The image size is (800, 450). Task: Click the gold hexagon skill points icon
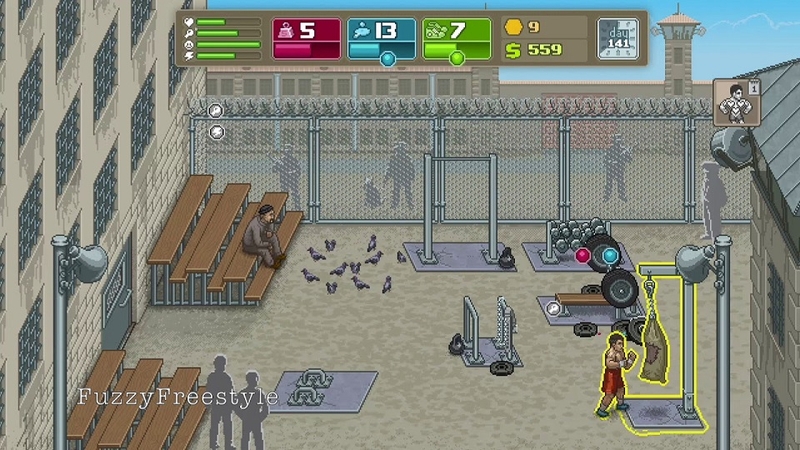514,28
